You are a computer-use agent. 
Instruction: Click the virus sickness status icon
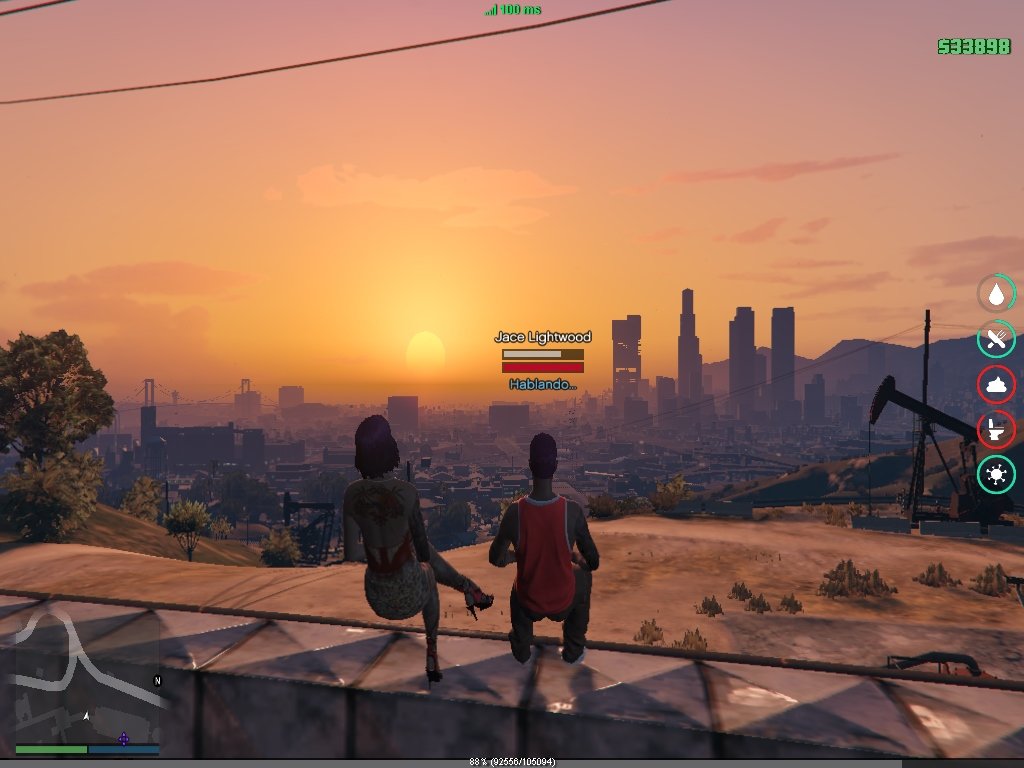(996, 475)
